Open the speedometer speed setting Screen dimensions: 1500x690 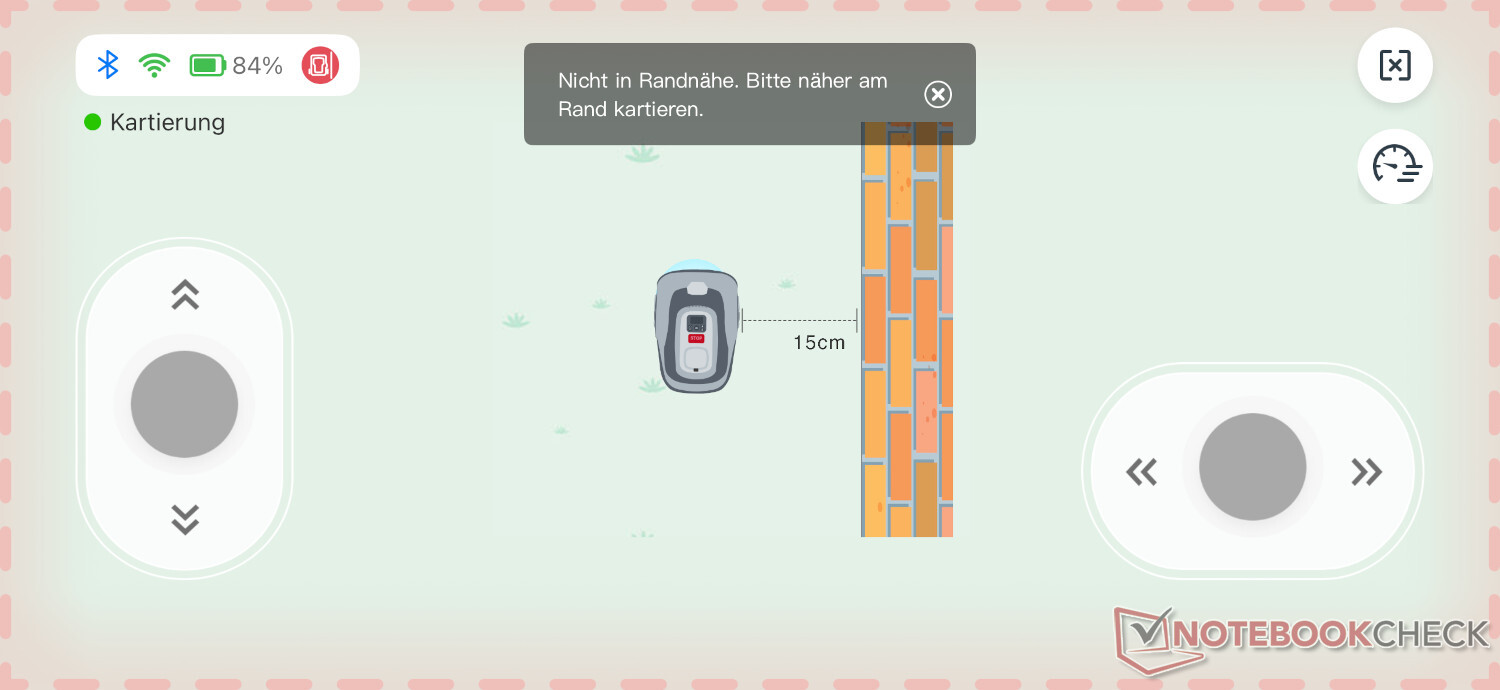(1394, 166)
